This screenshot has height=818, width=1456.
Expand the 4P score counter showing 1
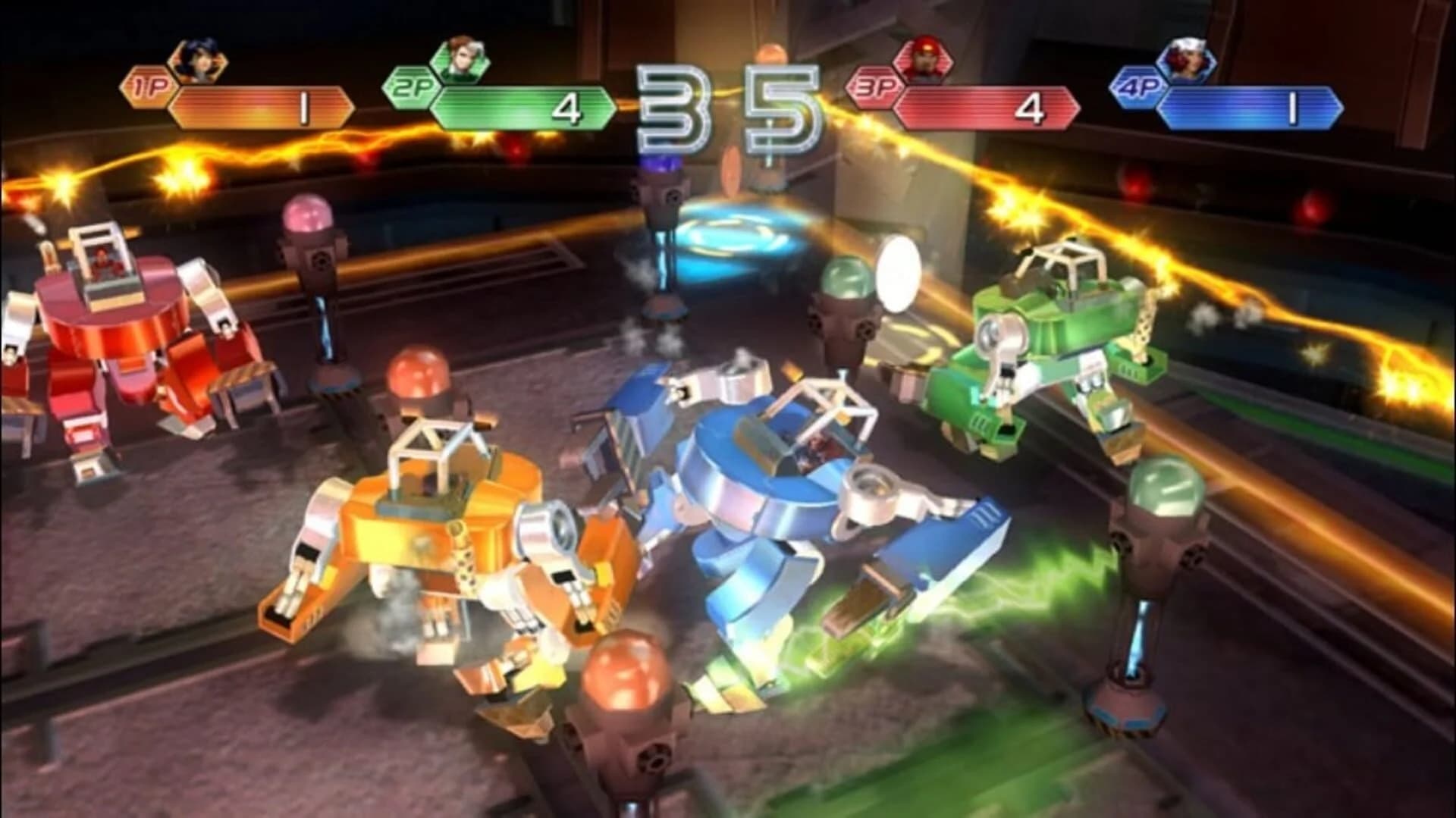1294,106
